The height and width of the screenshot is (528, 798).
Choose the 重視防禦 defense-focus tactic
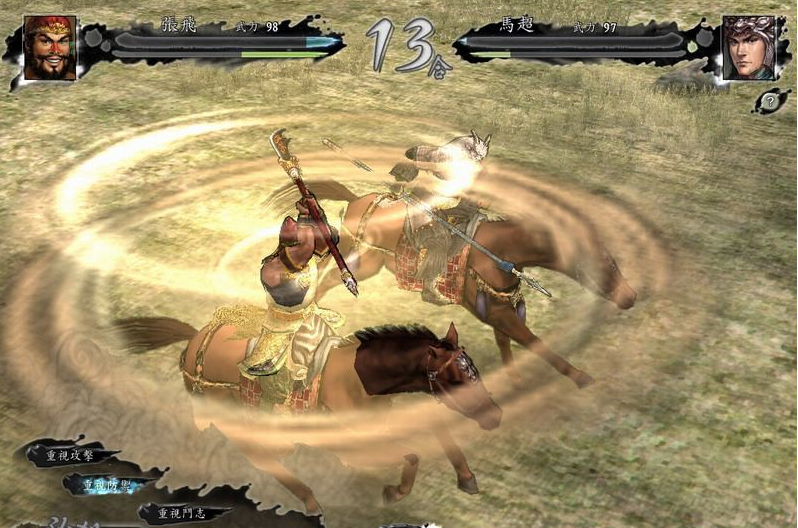[109, 484]
